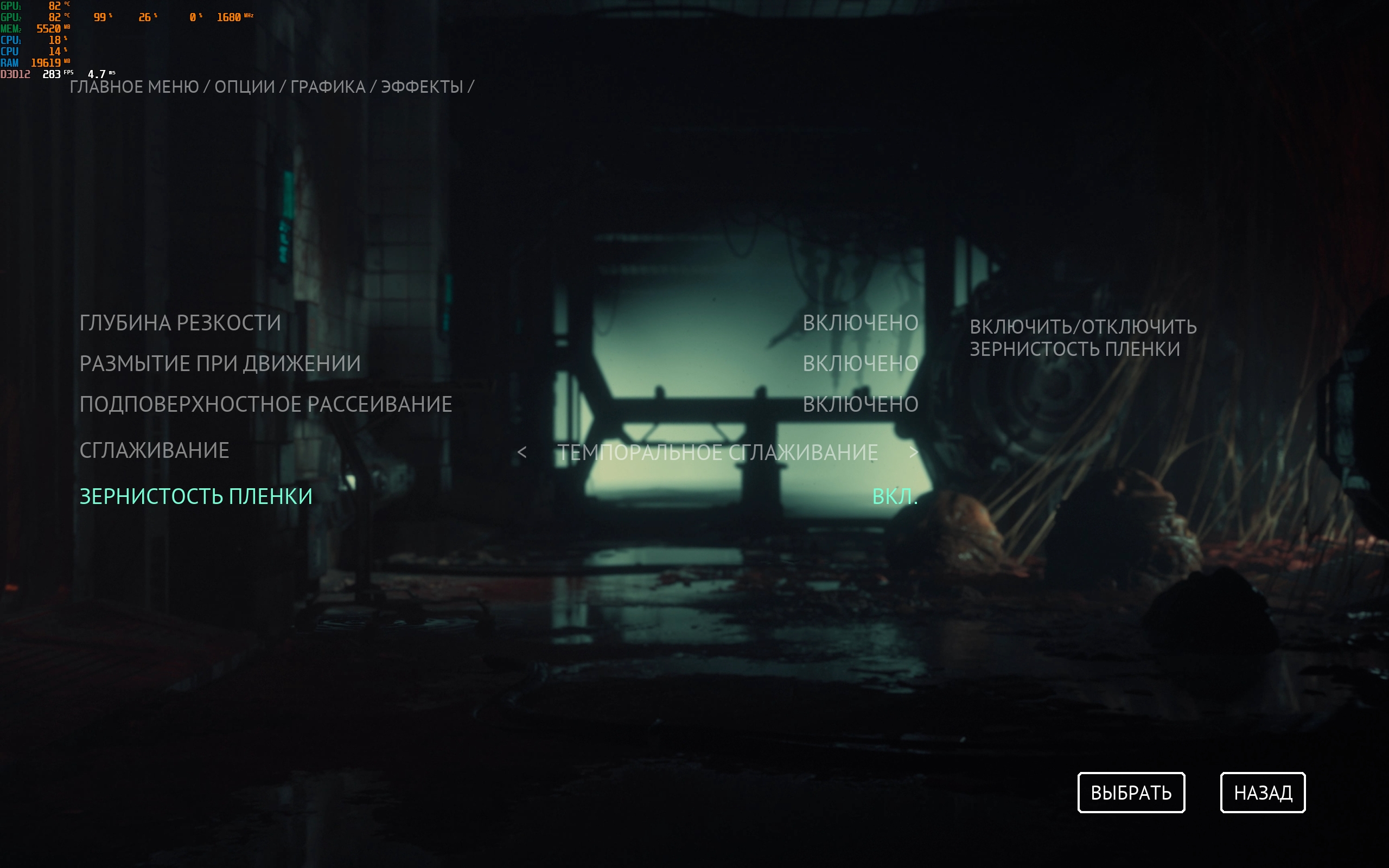Screen dimensions: 1389x868
Task: Toggle subsurface scattering ВКЛЮЧЕНО value
Action: coord(860,405)
